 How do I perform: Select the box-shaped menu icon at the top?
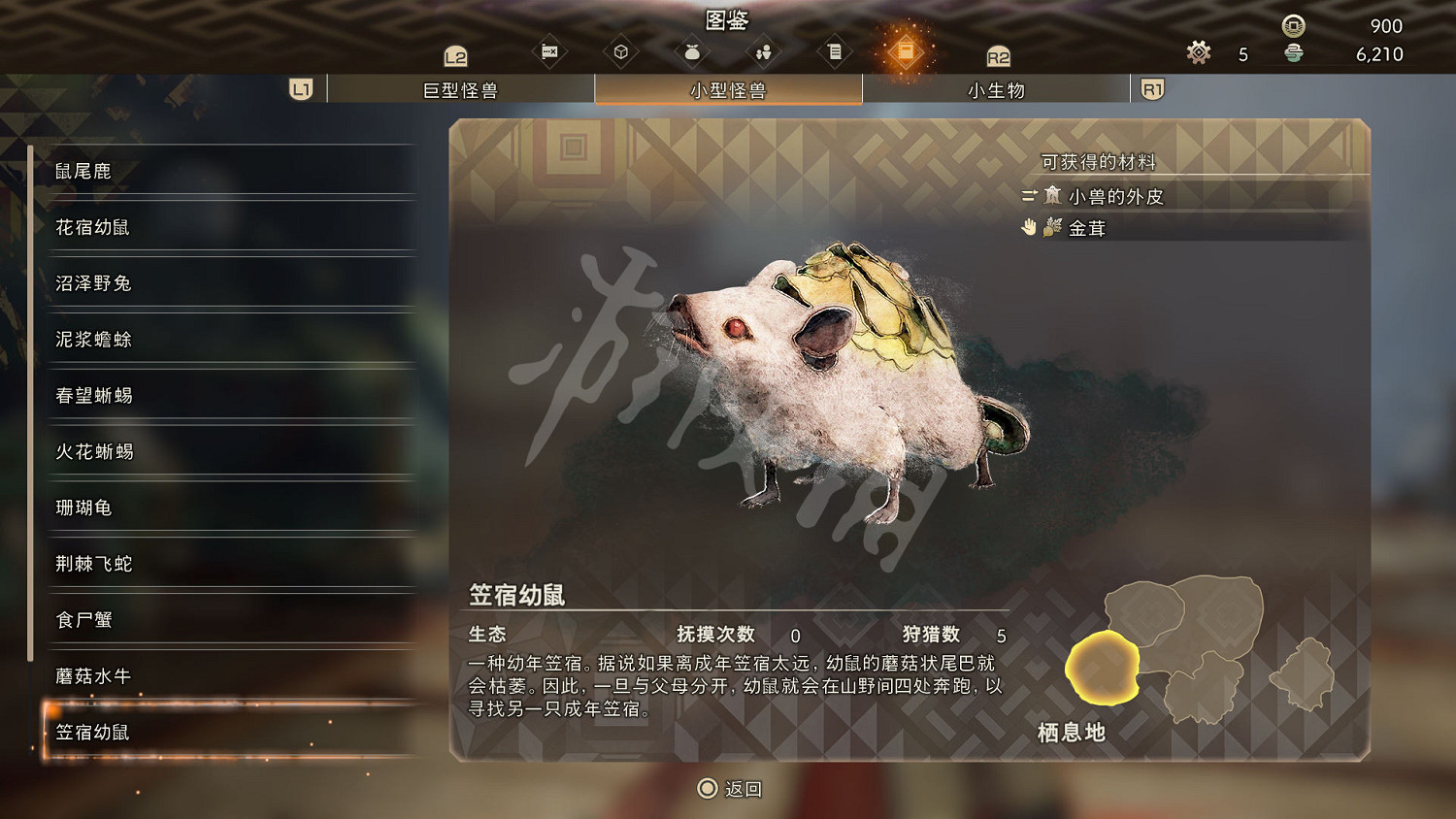(621, 50)
